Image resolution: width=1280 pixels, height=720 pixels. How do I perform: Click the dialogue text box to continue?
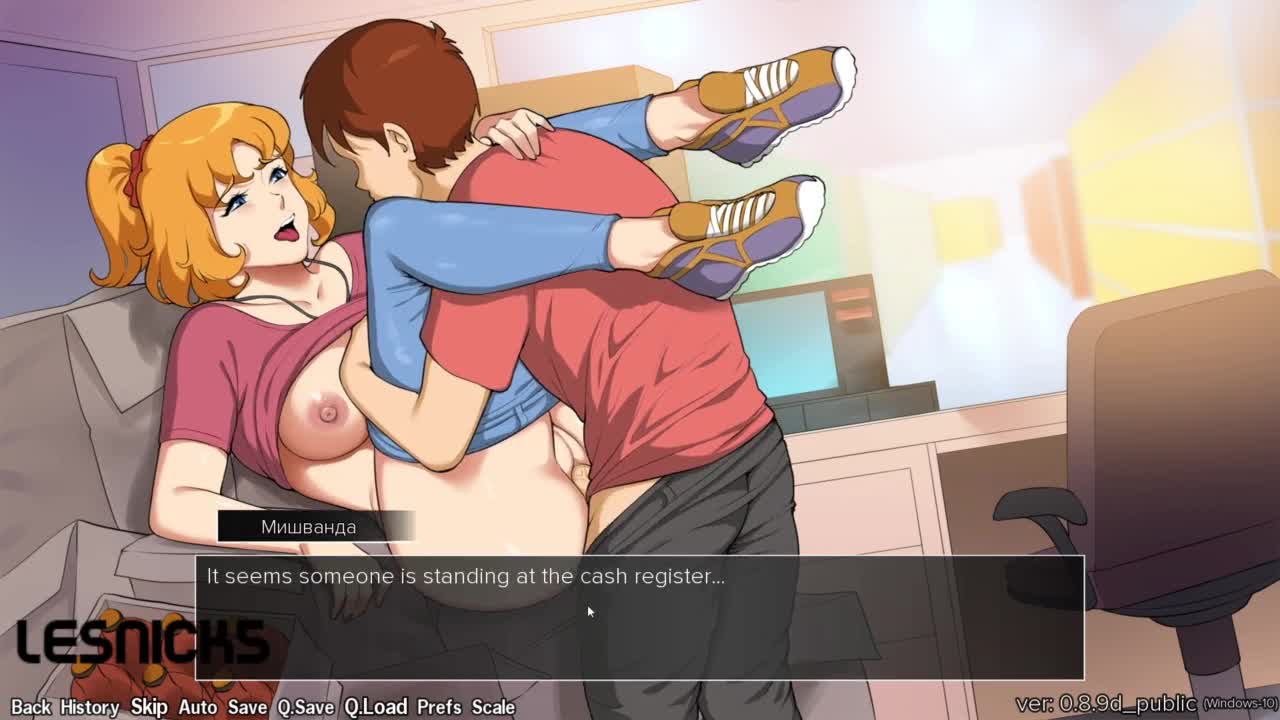(640, 620)
